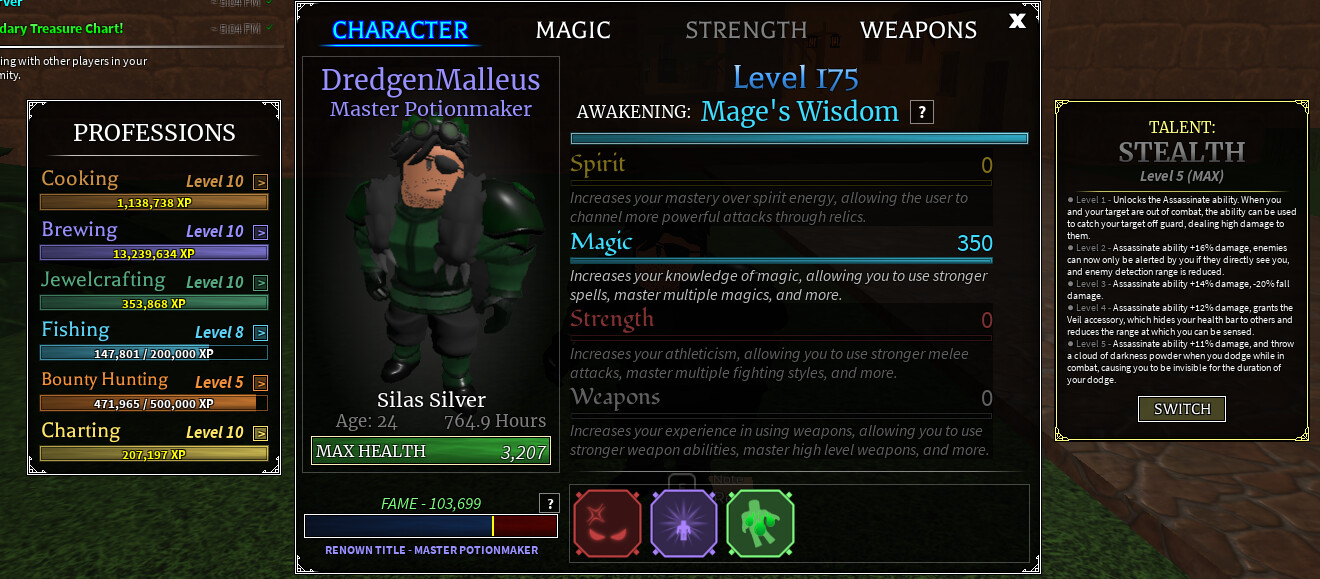Switch the Stealth talent
This screenshot has height=579, width=1320.
click(1182, 409)
